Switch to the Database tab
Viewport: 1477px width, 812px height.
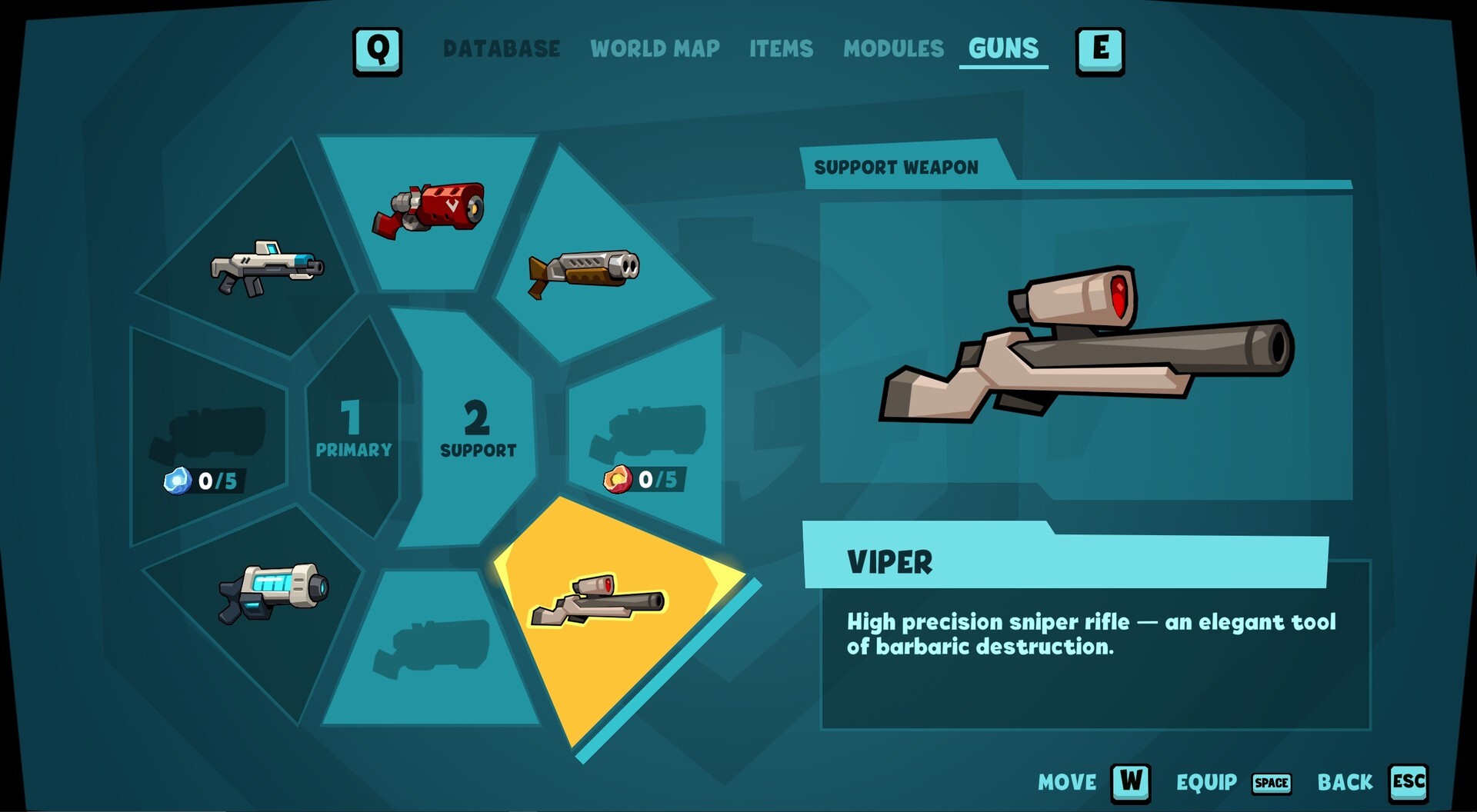tap(500, 48)
